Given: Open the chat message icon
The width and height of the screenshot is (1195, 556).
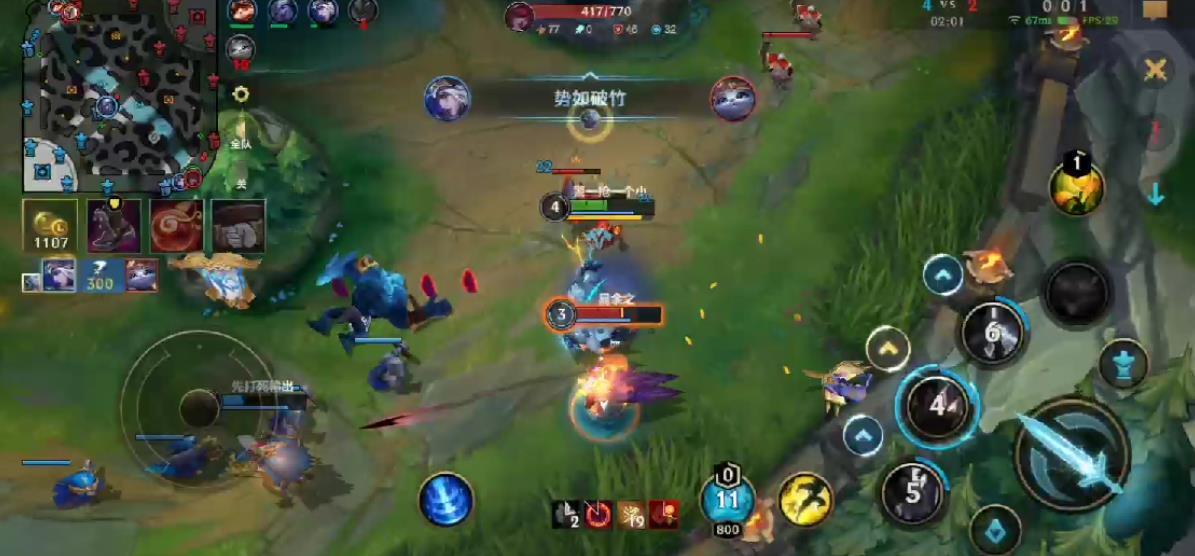Looking at the screenshot, I should click(1155, 10).
